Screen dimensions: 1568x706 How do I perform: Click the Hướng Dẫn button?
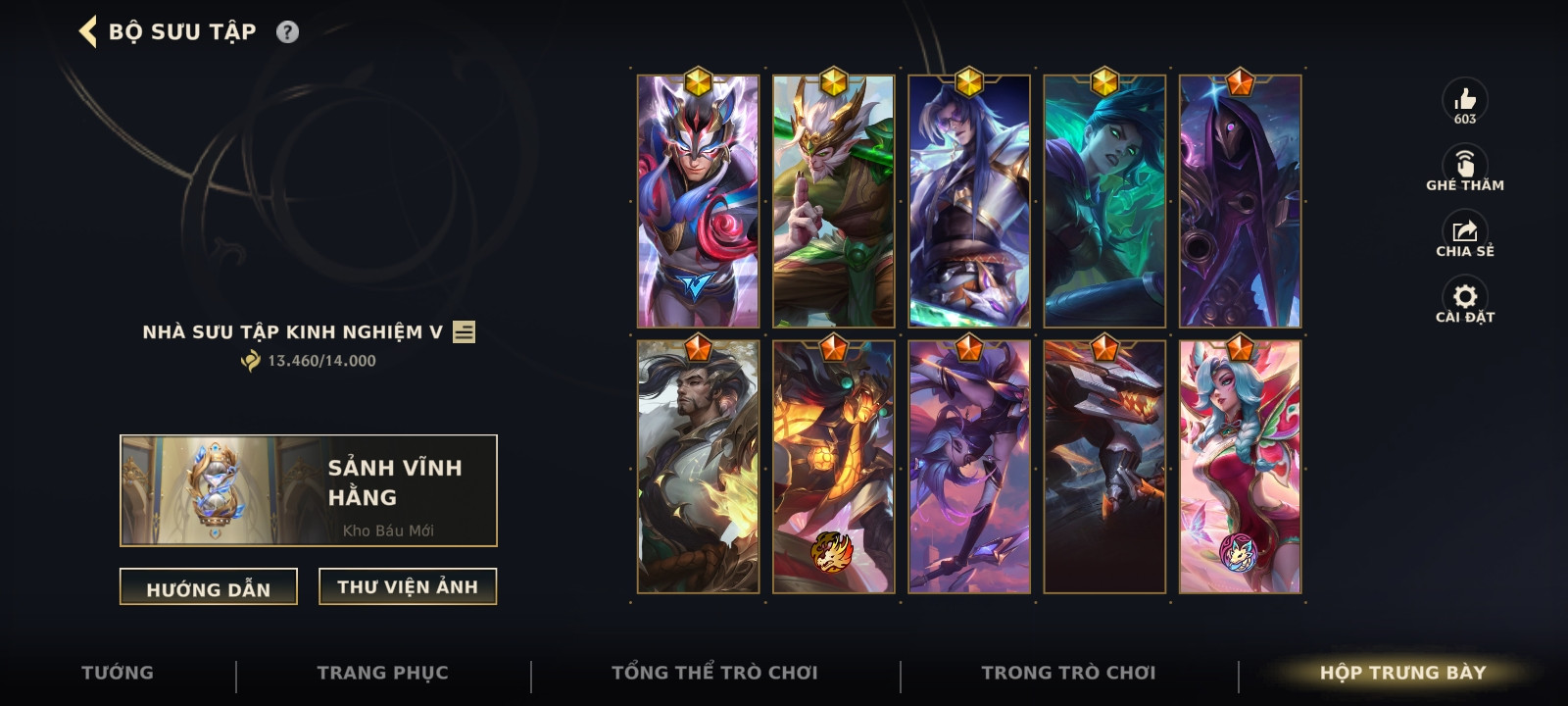coord(209,587)
